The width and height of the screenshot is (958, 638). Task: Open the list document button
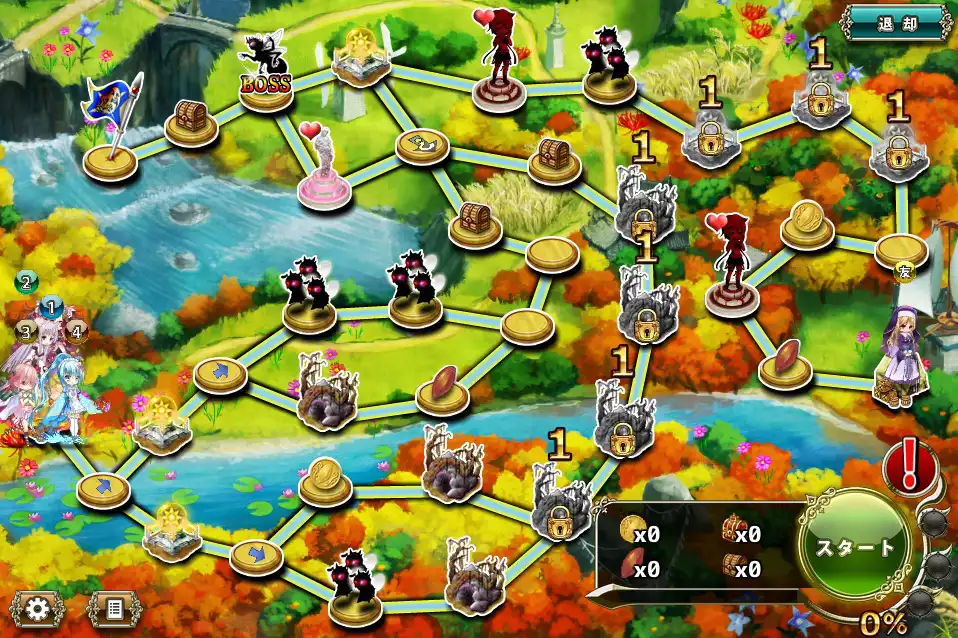click(x=112, y=607)
